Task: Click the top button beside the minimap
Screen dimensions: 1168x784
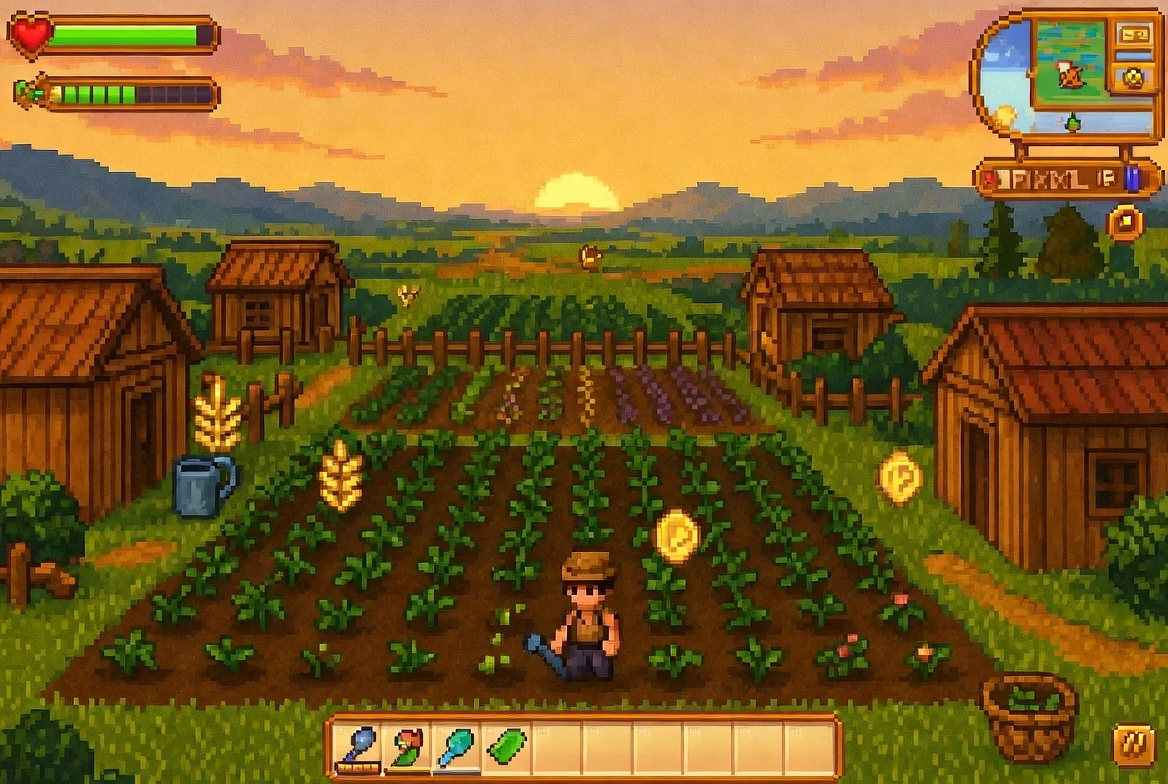Action: point(1134,34)
